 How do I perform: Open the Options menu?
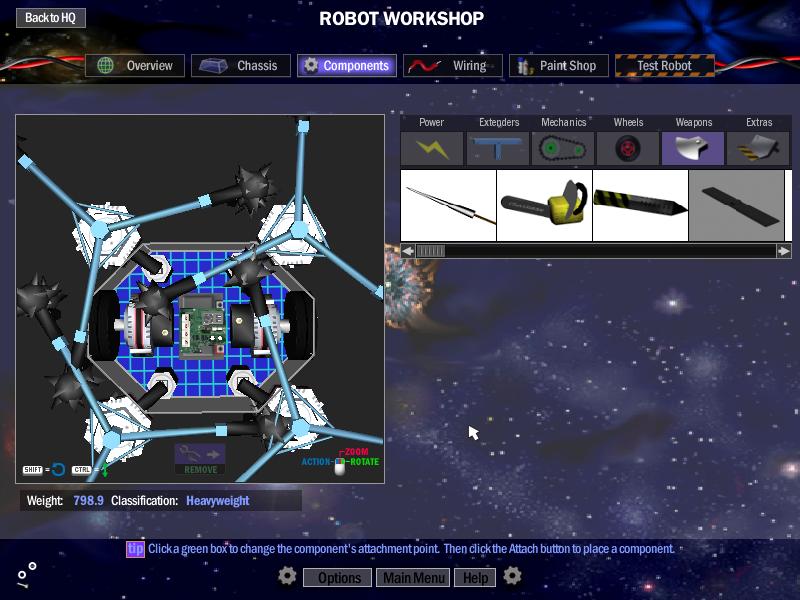339,577
